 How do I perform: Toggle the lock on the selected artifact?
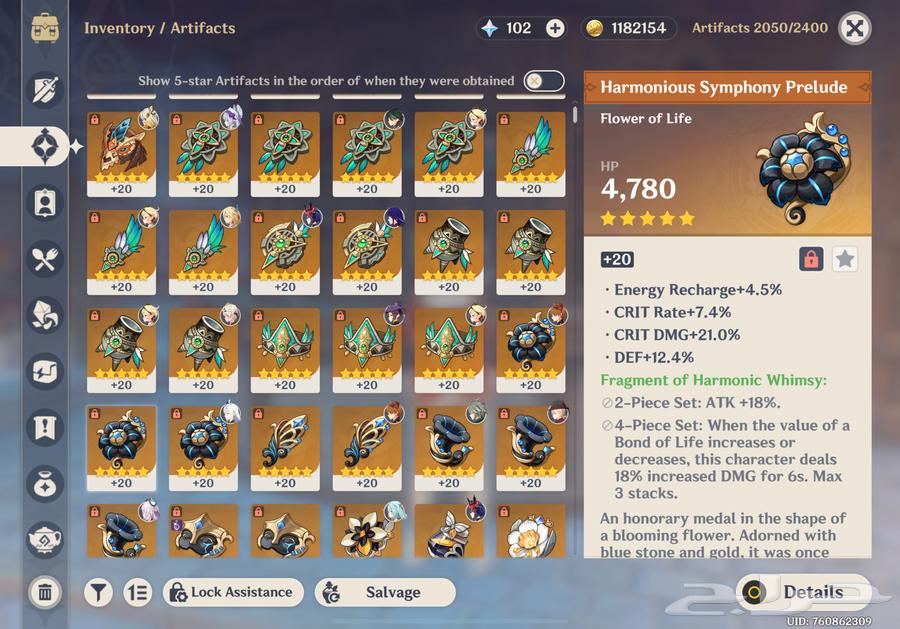(811, 259)
